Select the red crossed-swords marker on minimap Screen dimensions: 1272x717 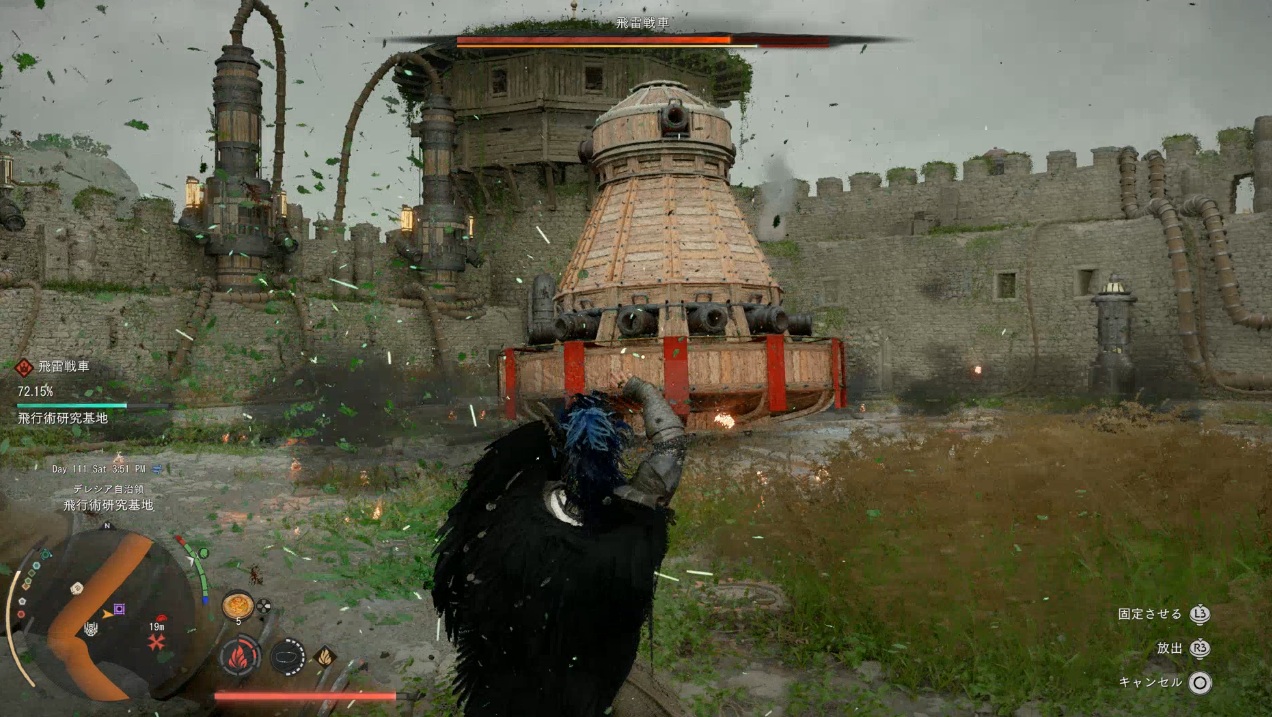point(156,642)
